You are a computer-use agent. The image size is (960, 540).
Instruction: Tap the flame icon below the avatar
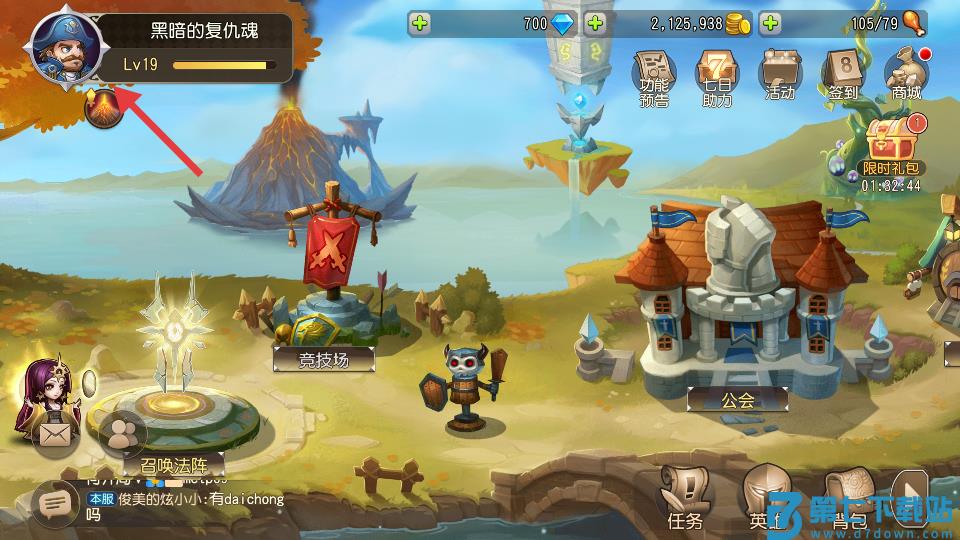click(x=103, y=110)
